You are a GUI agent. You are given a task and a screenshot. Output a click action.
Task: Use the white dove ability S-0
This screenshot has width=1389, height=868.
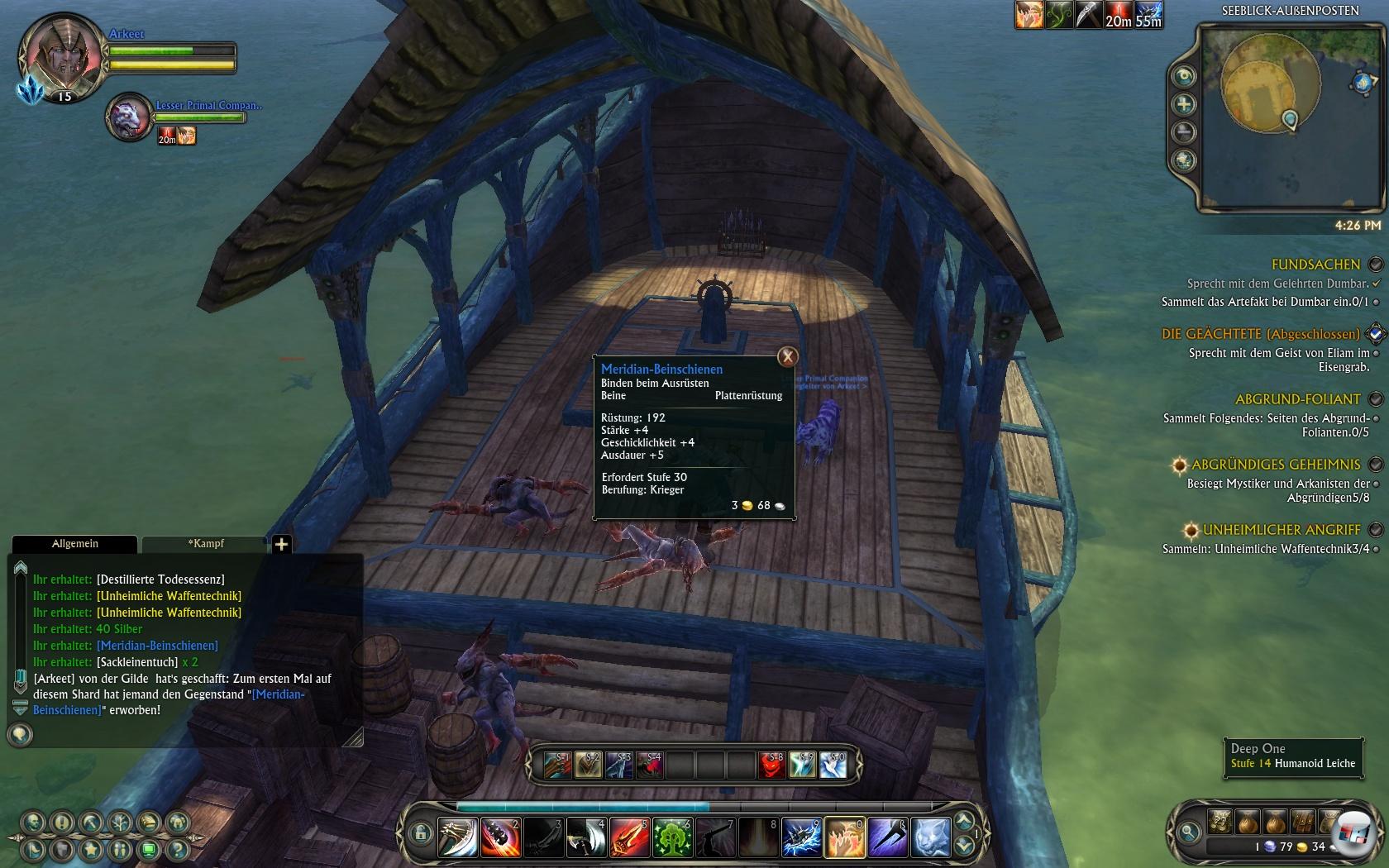pyautogui.click(x=833, y=765)
